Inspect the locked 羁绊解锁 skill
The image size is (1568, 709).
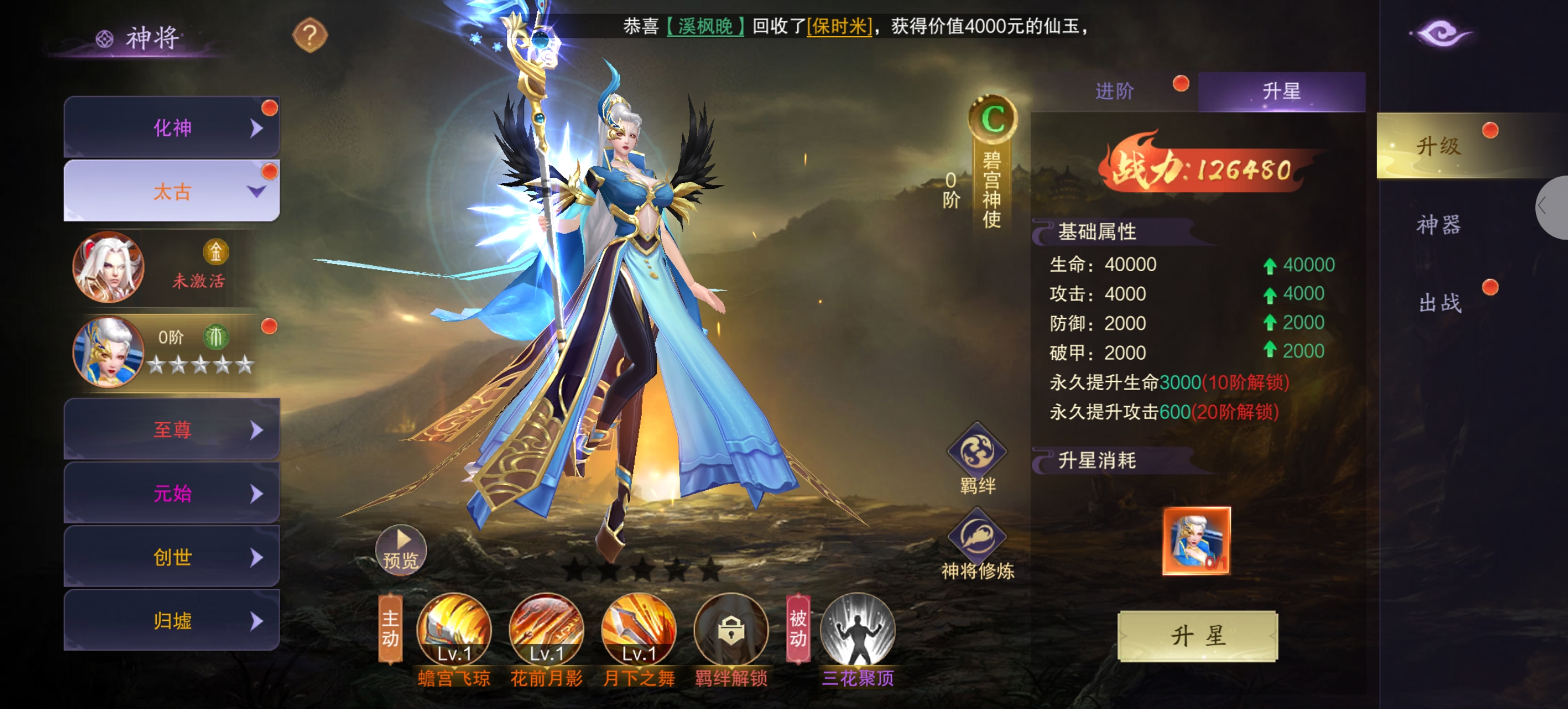[730, 629]
